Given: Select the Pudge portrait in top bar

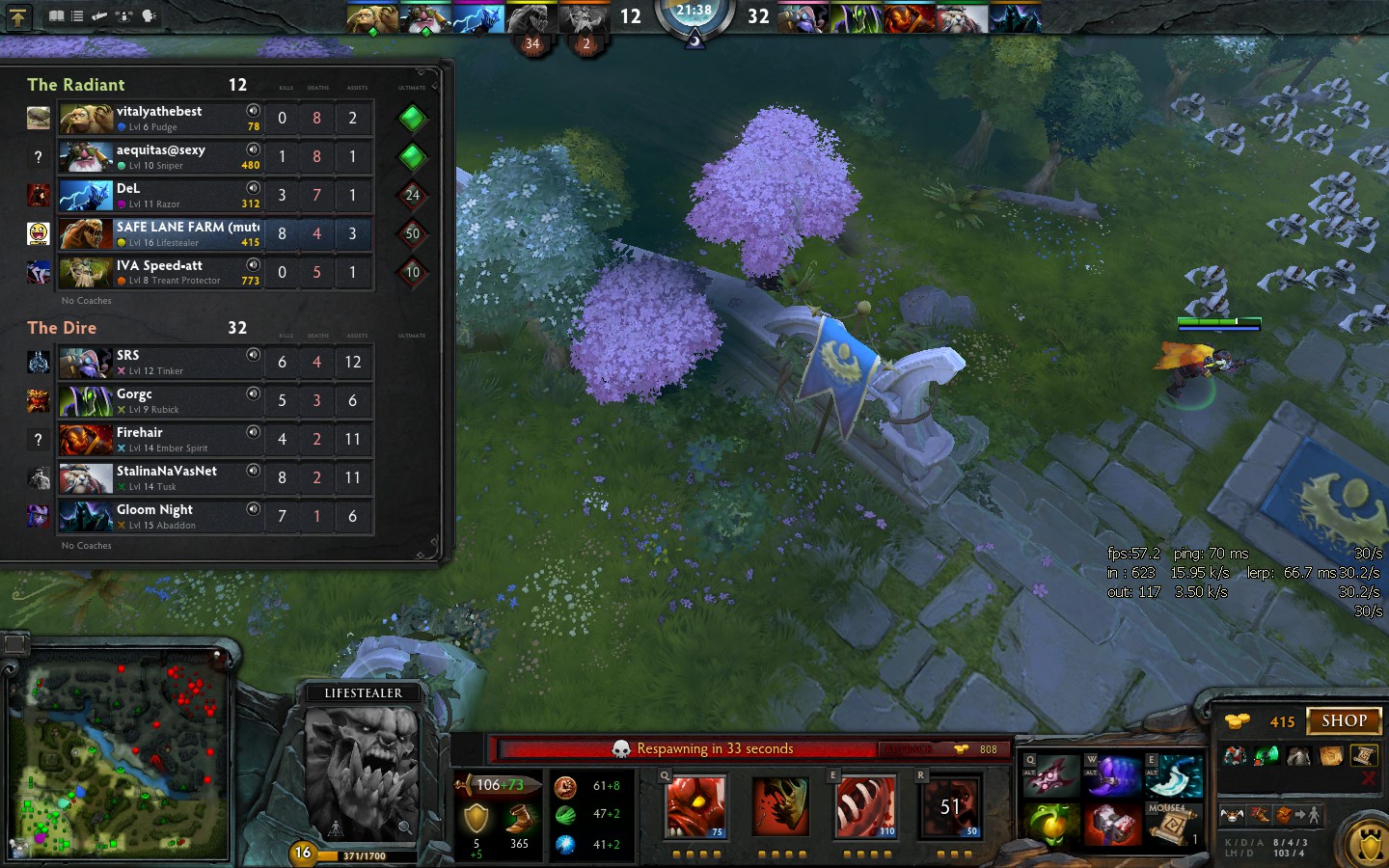Looking at the screenshot, I should (x=373, y=18).
